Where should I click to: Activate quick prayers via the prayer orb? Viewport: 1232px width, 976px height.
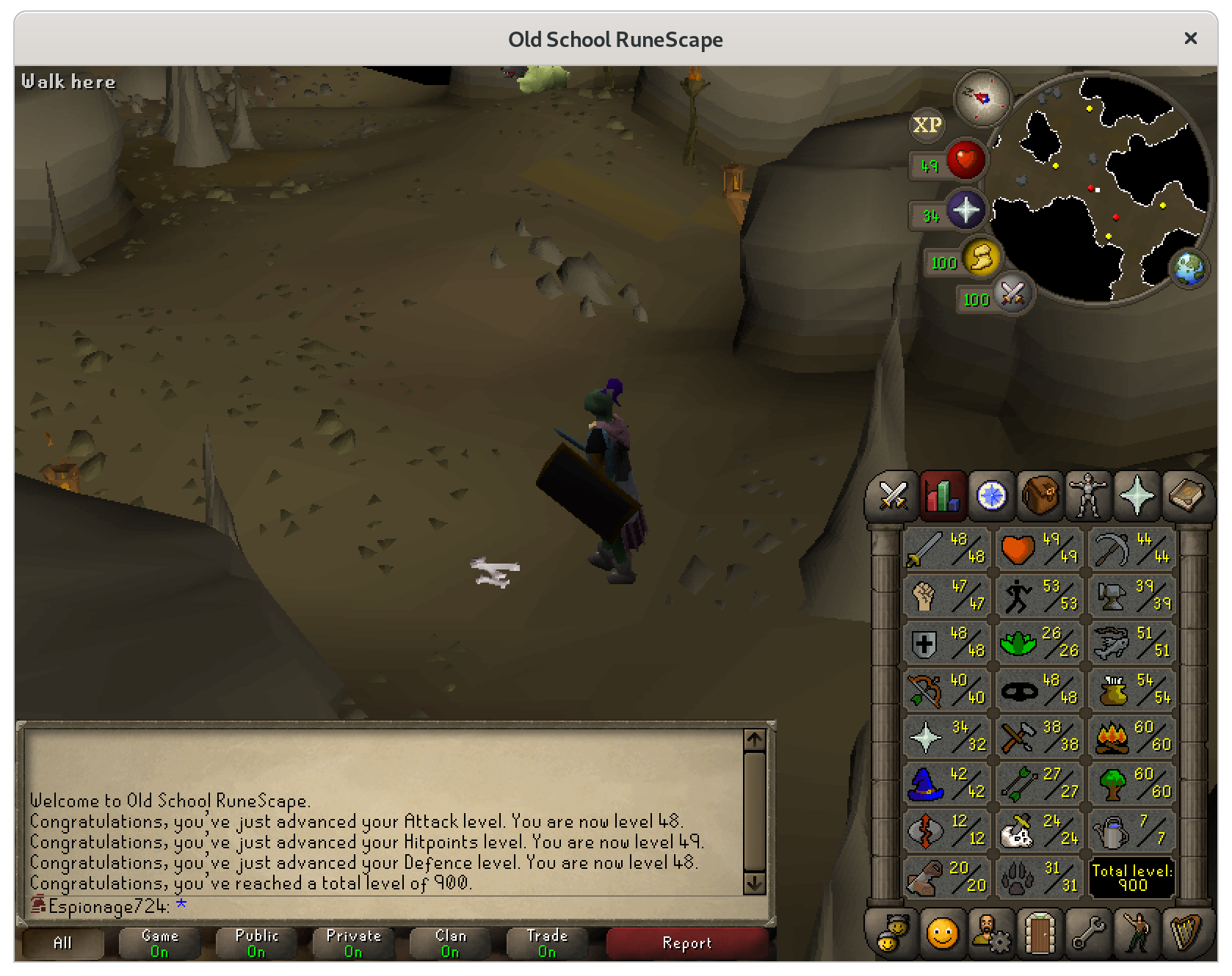(x=965, y=211)
